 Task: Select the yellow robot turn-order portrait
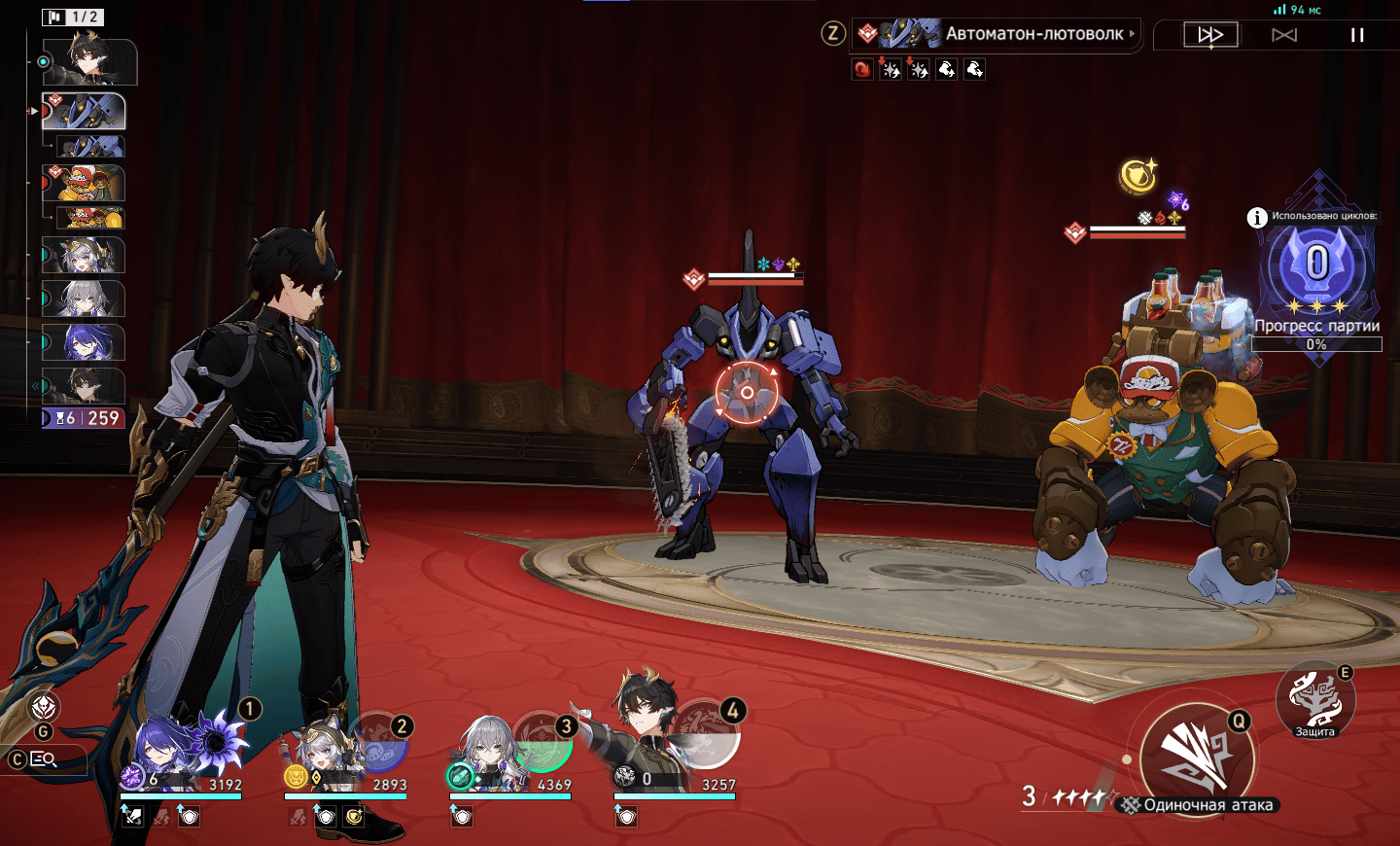click(x=85, y=182)
